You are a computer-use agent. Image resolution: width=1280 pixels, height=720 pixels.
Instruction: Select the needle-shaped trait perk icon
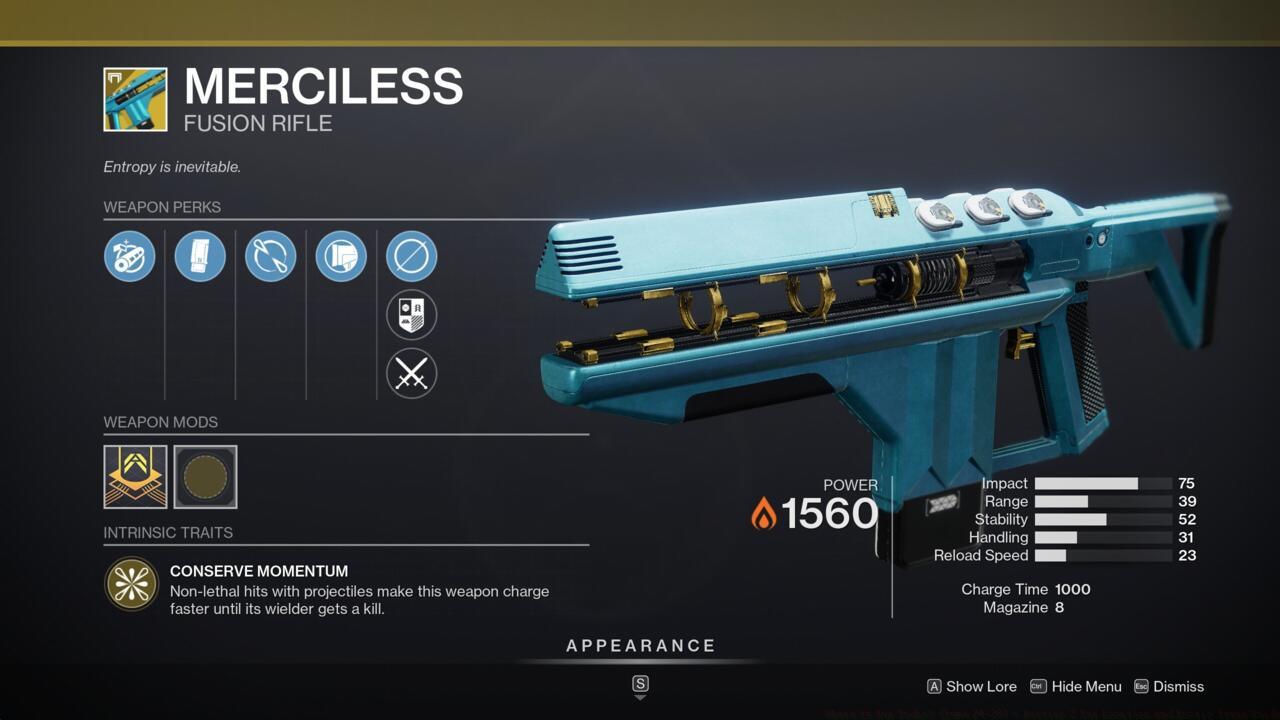coord(270,256)
